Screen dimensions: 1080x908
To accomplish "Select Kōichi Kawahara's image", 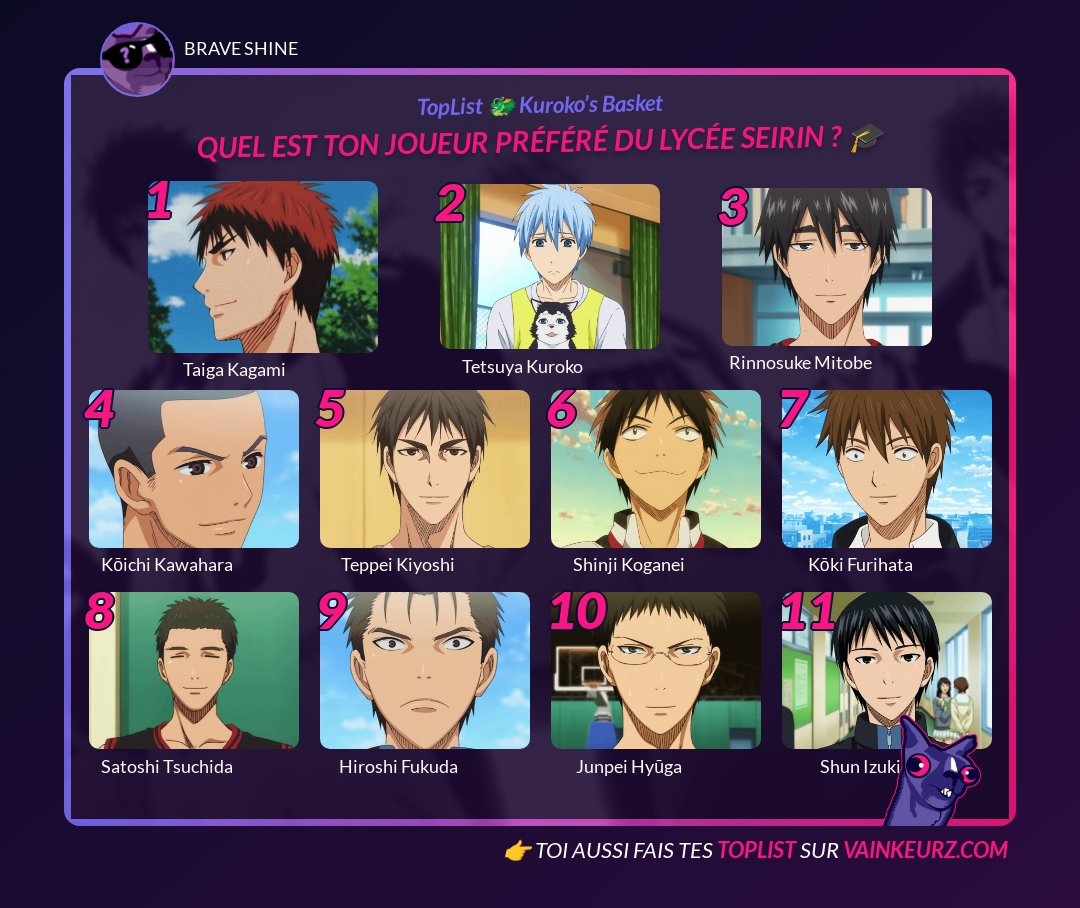I will click(194, 469).
